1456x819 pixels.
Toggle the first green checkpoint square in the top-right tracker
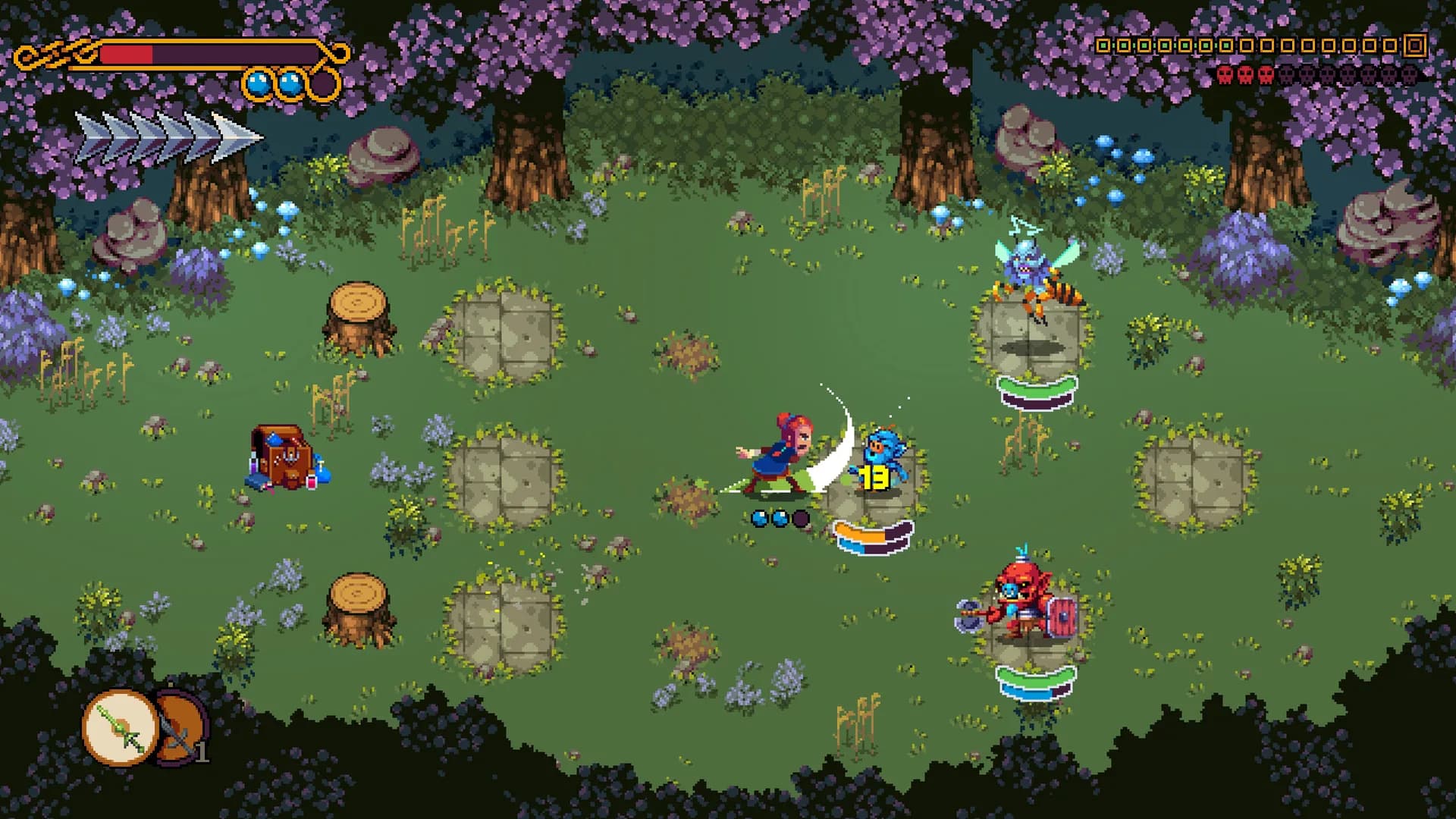tap(1105, 45)
